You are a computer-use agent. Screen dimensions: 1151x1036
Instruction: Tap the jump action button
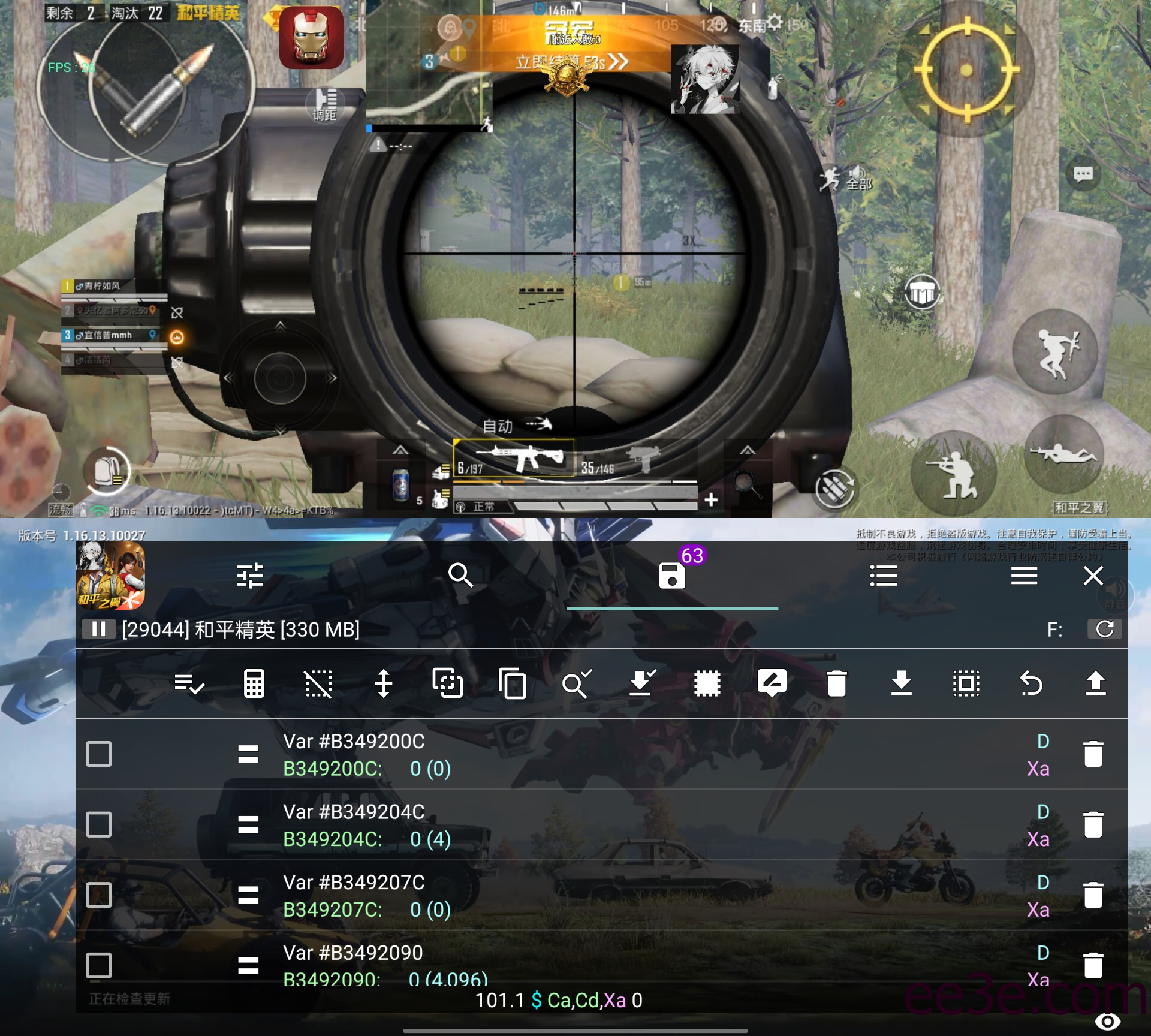coord(1054,352)
